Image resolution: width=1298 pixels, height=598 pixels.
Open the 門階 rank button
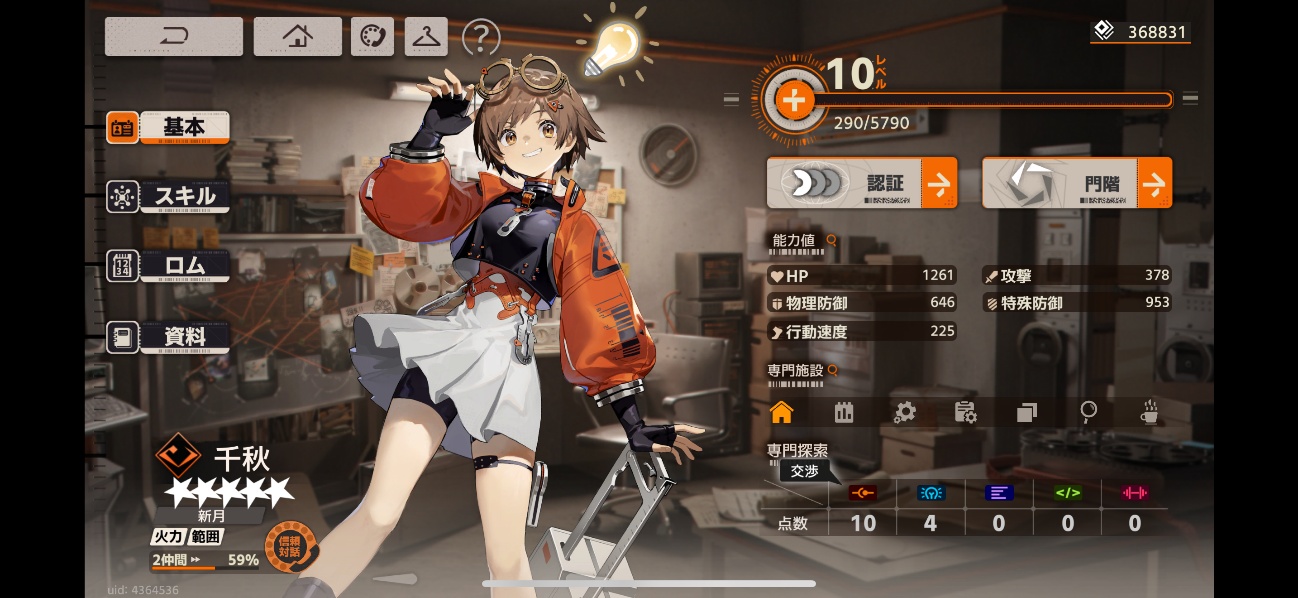(x=1076, y=184)
